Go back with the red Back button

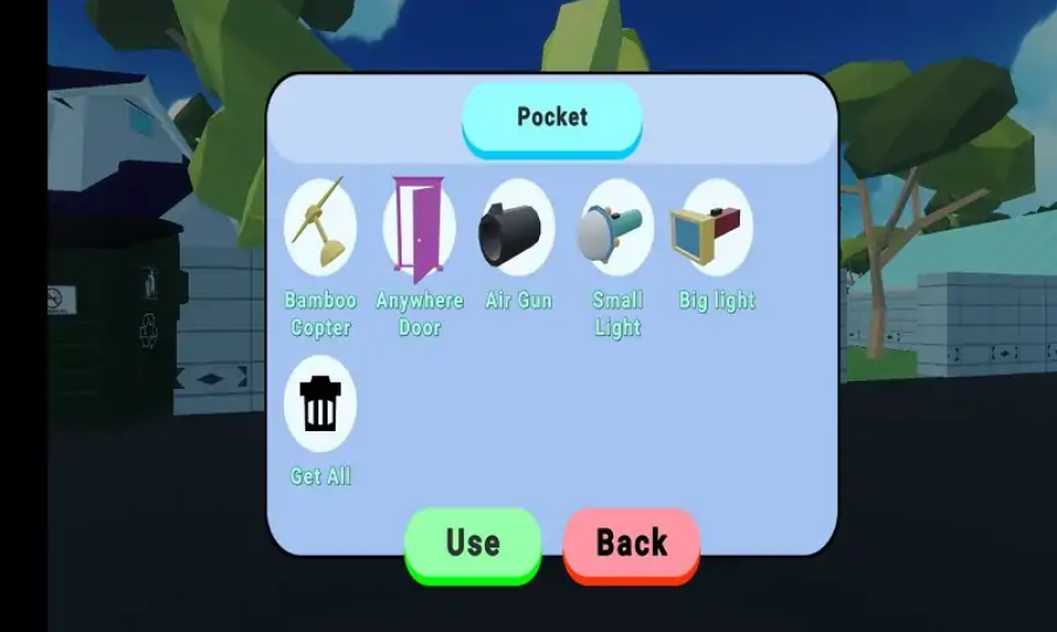point(631,543)
